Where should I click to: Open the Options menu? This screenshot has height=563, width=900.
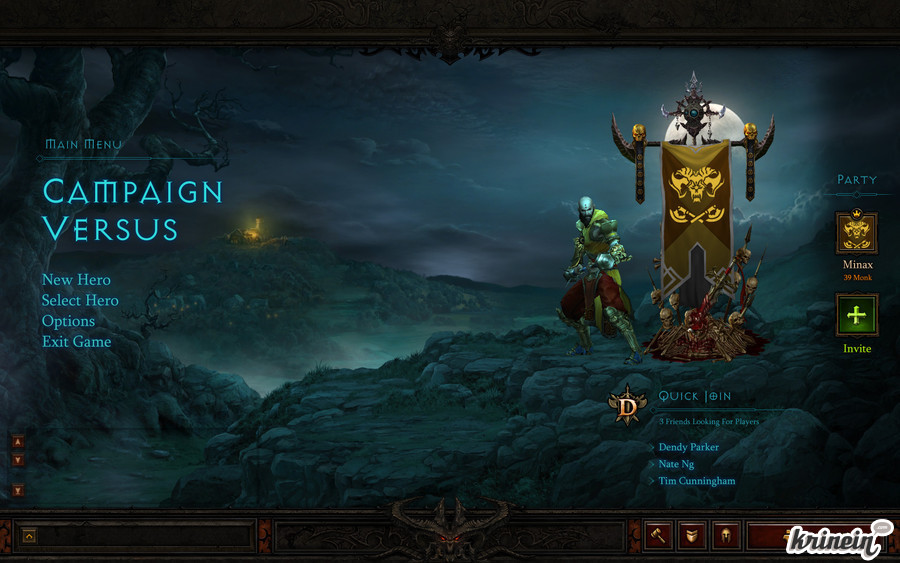[x=68, y=321]
